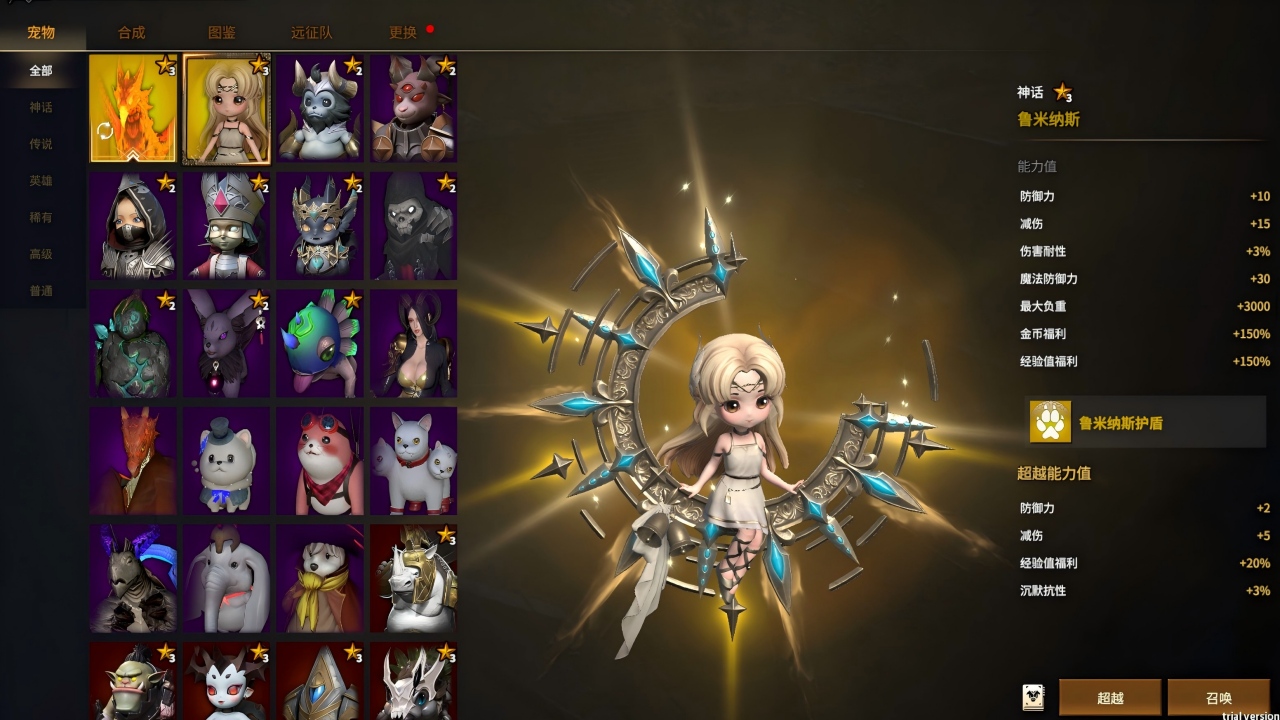Show 全部 pets in the list

pyautogui.click(x=41, y=71)
